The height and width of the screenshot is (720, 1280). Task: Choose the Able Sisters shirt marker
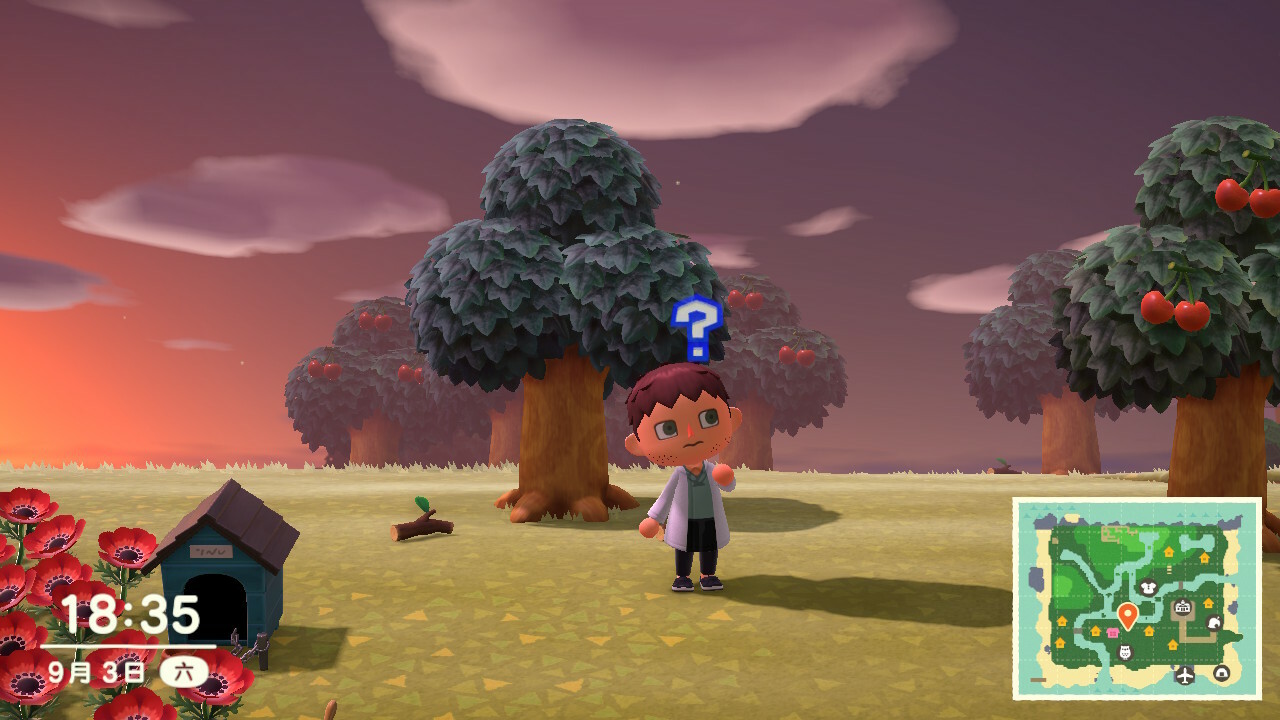pos(1148,588)
